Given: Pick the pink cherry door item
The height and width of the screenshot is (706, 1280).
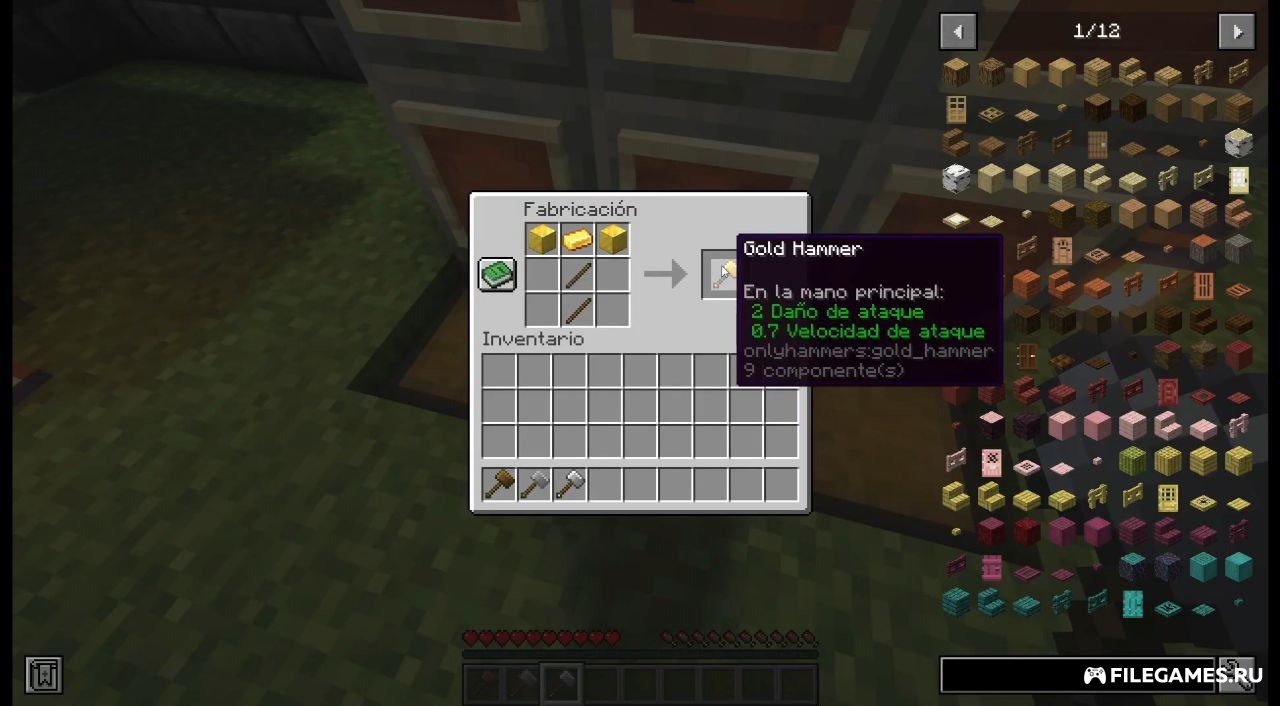Looking at the screenshot, I should coord(991,462).
